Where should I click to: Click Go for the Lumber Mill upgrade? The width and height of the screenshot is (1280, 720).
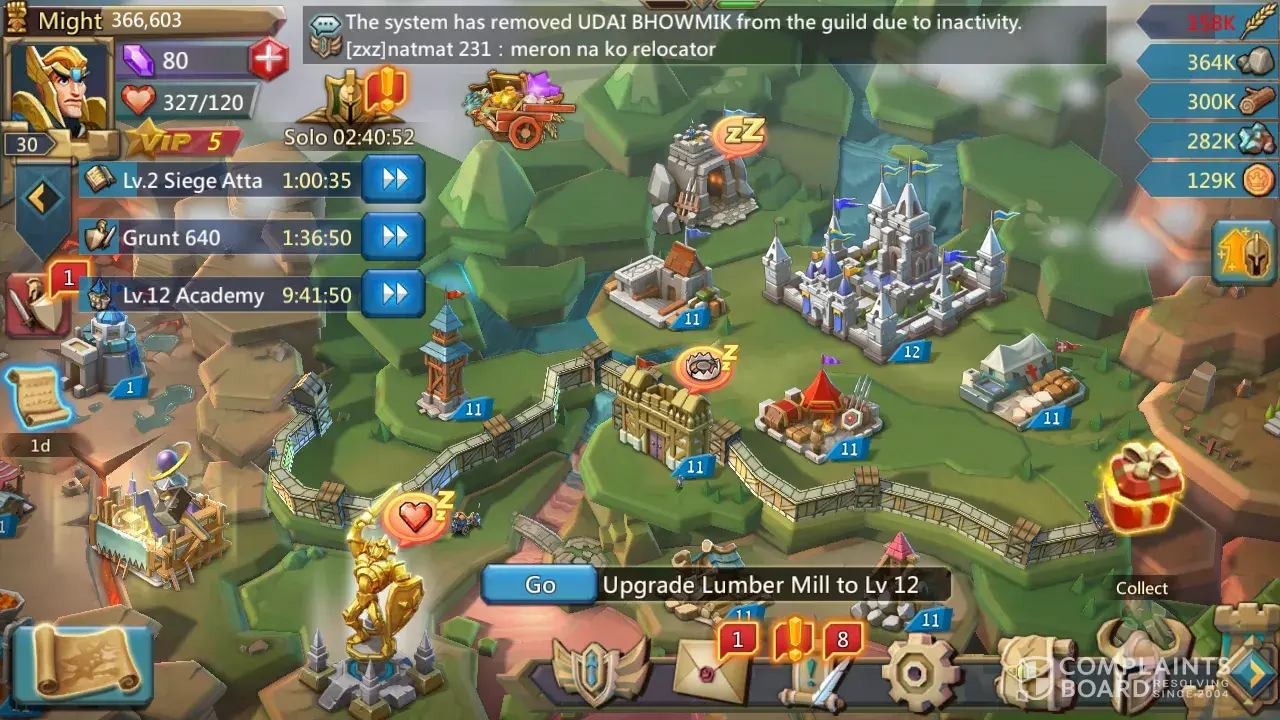540,585
